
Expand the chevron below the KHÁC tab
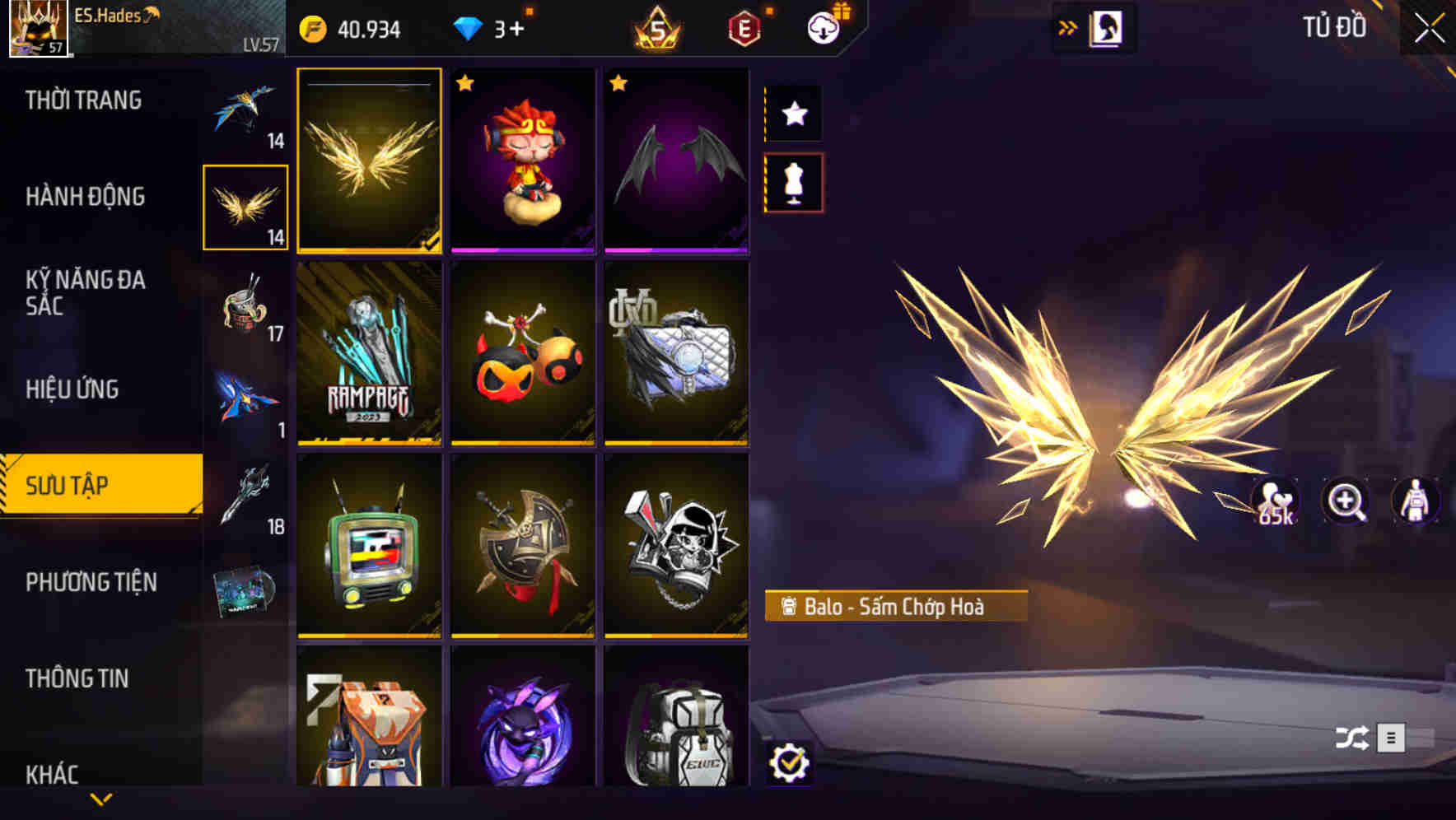pyautogui.click(x=101, y=799)
